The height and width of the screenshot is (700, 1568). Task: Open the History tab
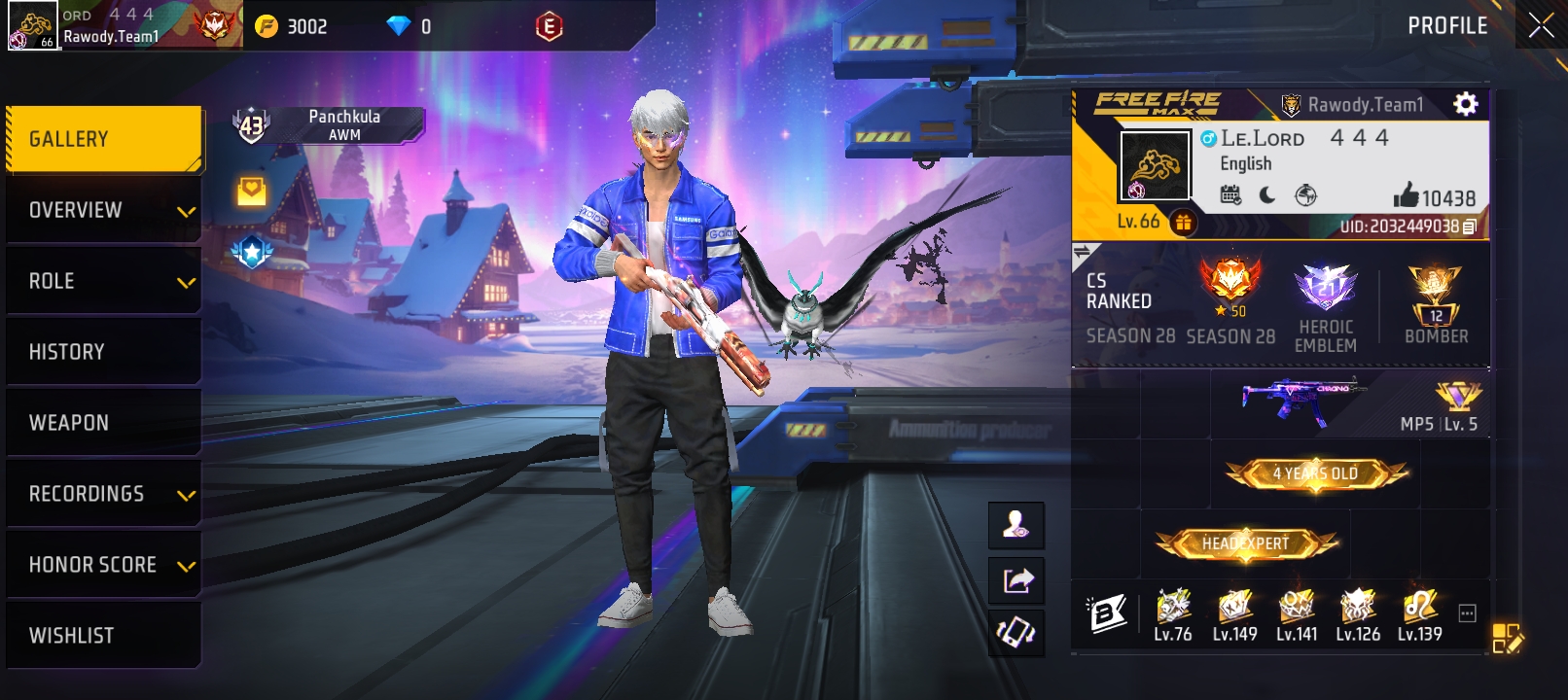(x=103, y=352)
